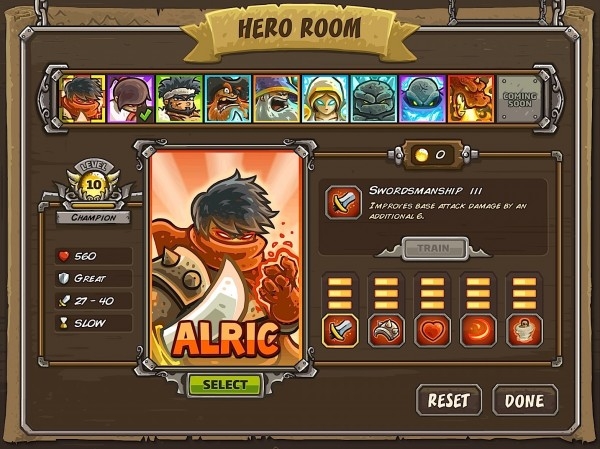Viewport: 600px width, 449px height.
Task: Choose the headband warrior hero portrait
Action: [x=180, y=99]
